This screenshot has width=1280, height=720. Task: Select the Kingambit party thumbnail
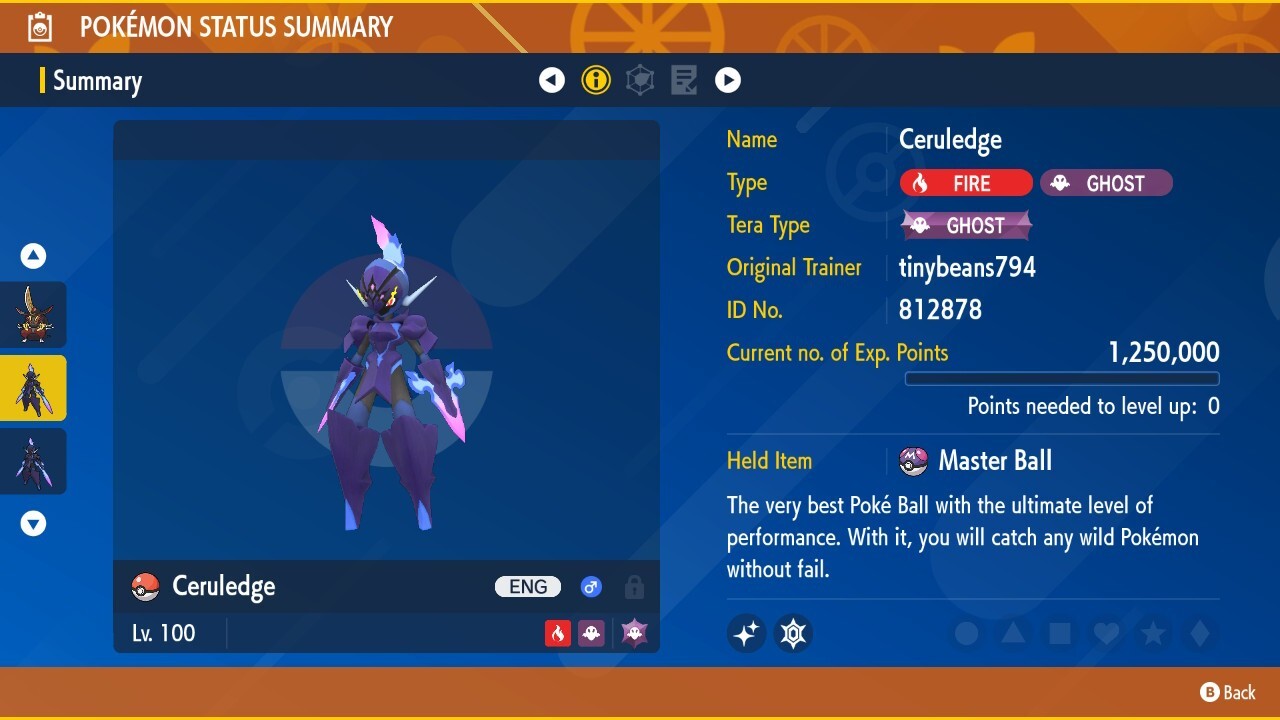[x=33, y=315]
